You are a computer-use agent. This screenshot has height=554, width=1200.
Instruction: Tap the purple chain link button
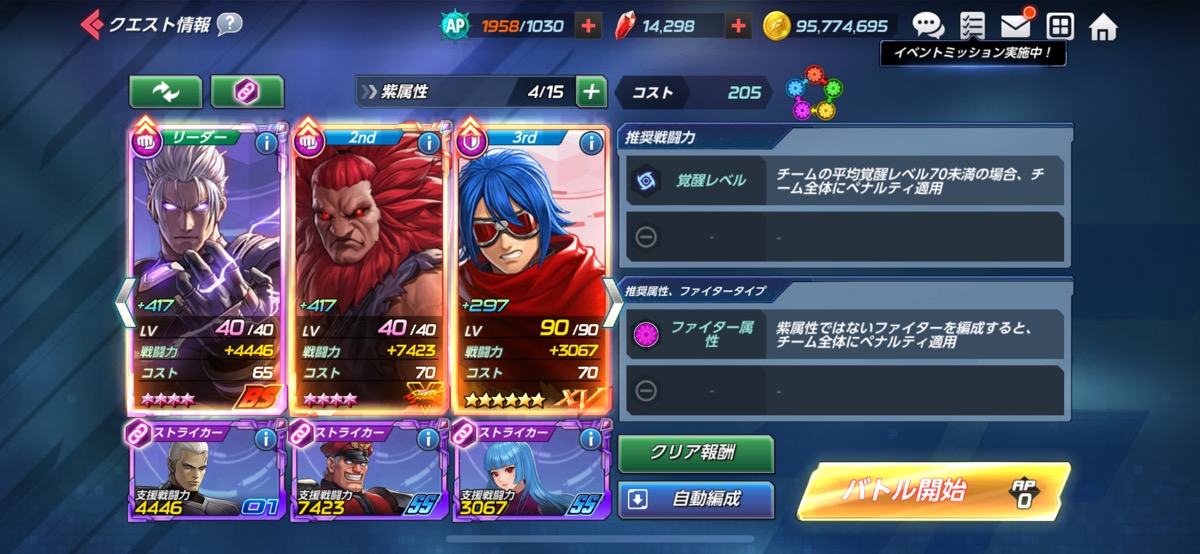pyautogui.click(x=247, y=92)
